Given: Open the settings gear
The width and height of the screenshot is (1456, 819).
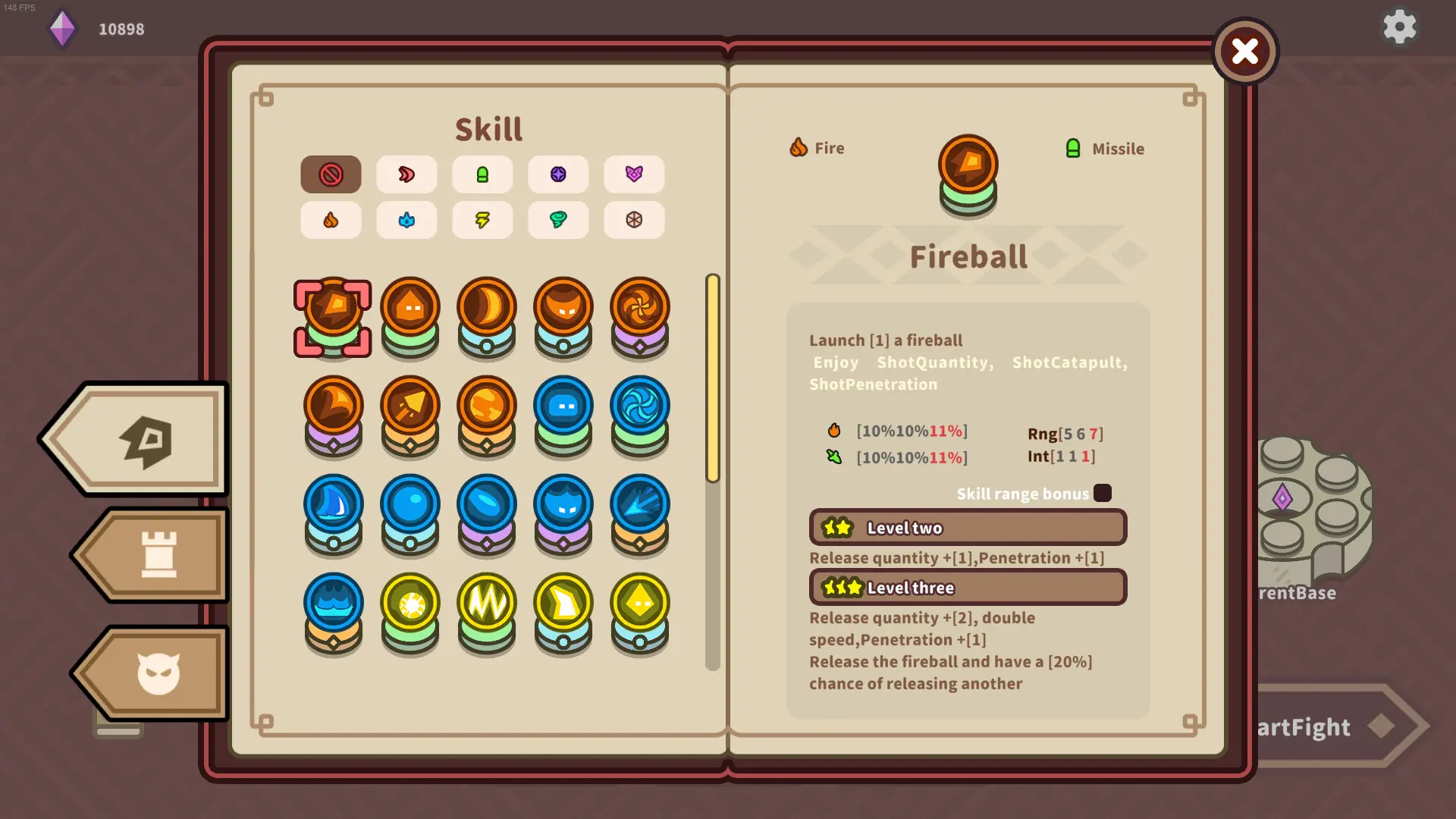Looking at the screenshot, I should point(1399,27).
